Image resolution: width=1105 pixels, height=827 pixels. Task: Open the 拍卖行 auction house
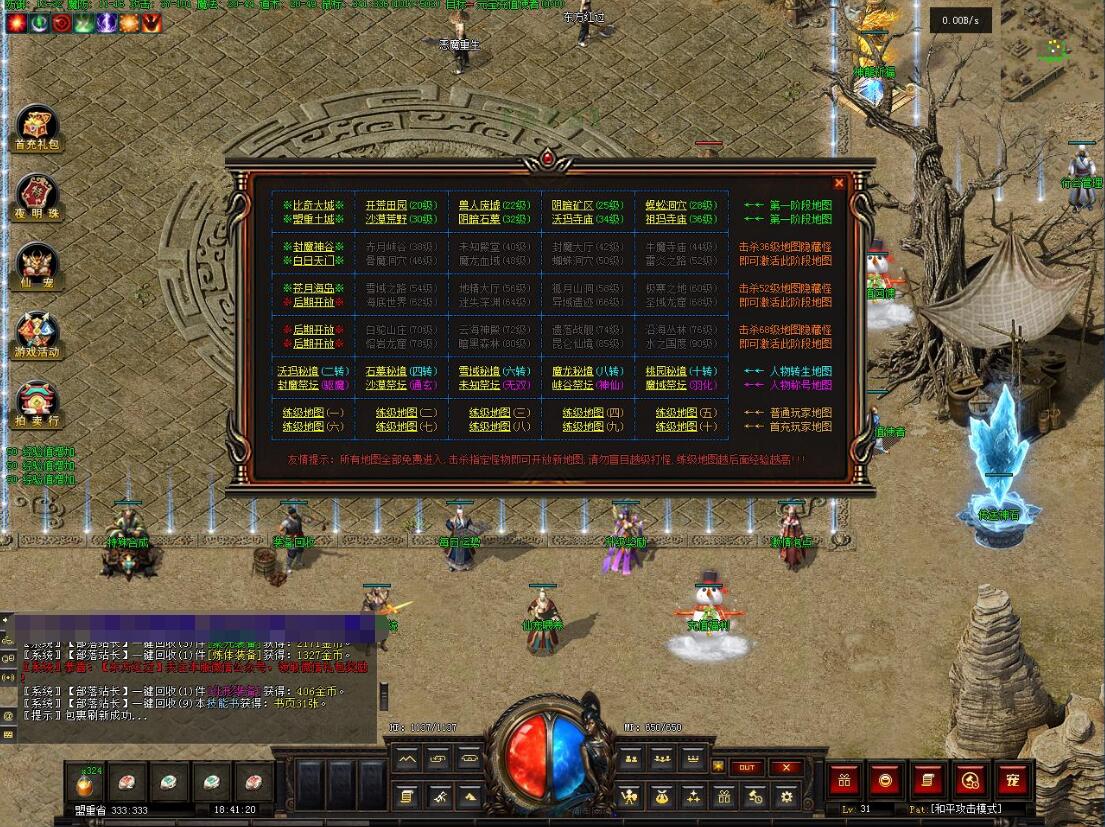click(x=37, y=404)
